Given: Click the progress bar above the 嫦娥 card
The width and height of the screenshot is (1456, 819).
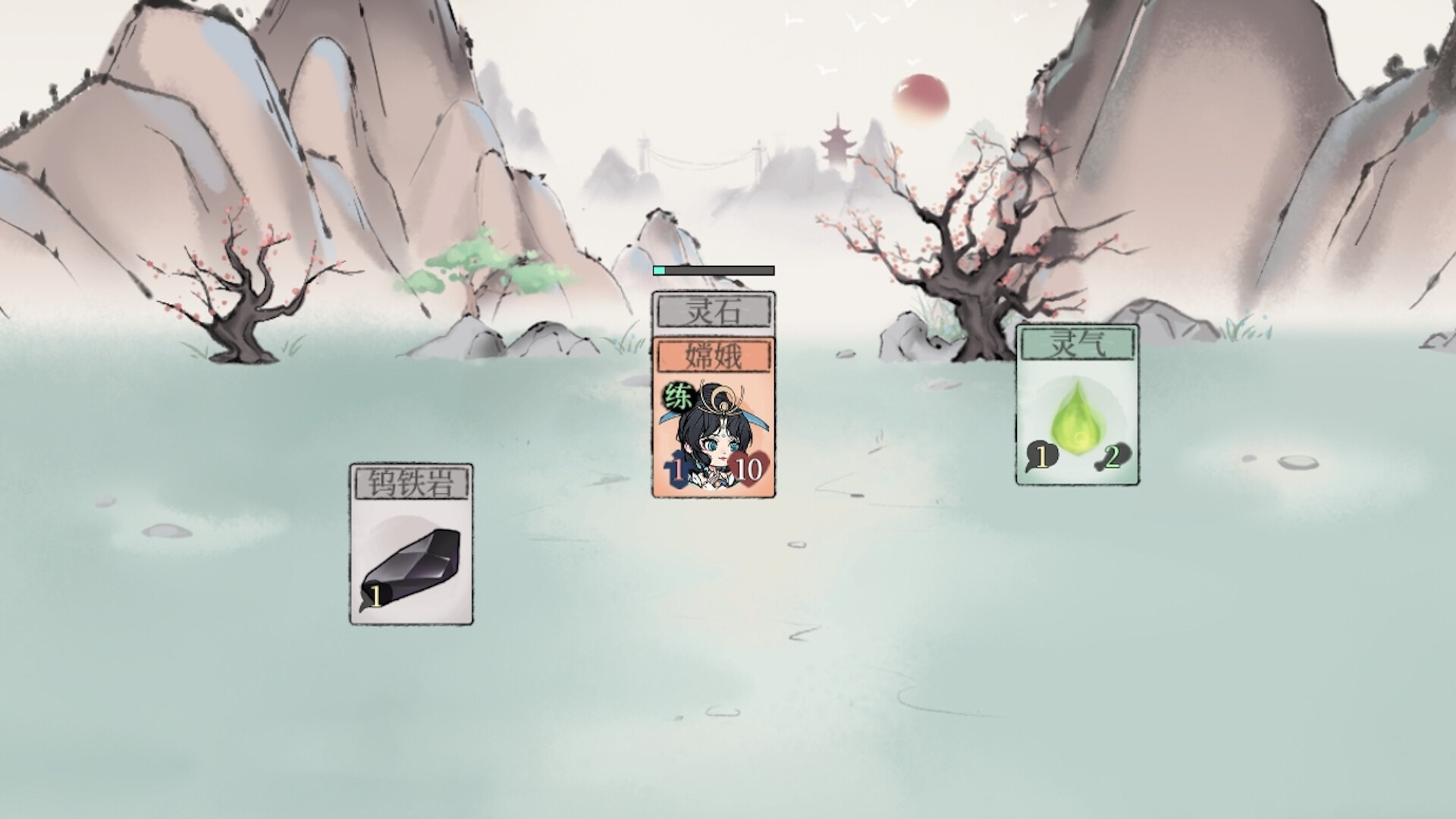Looking at the screenshot, I should (x=713, y=269).
